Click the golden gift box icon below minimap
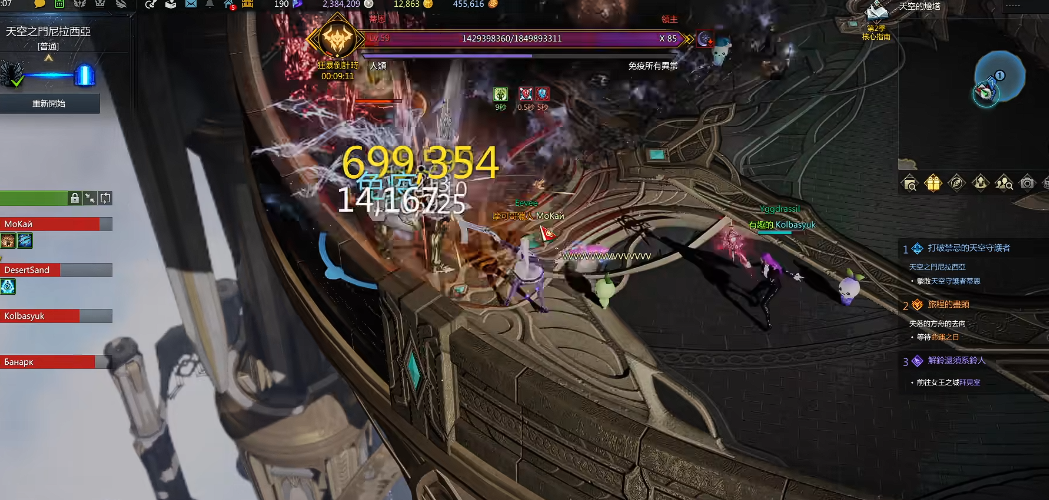1049x500 pixels. click(933, 182)
